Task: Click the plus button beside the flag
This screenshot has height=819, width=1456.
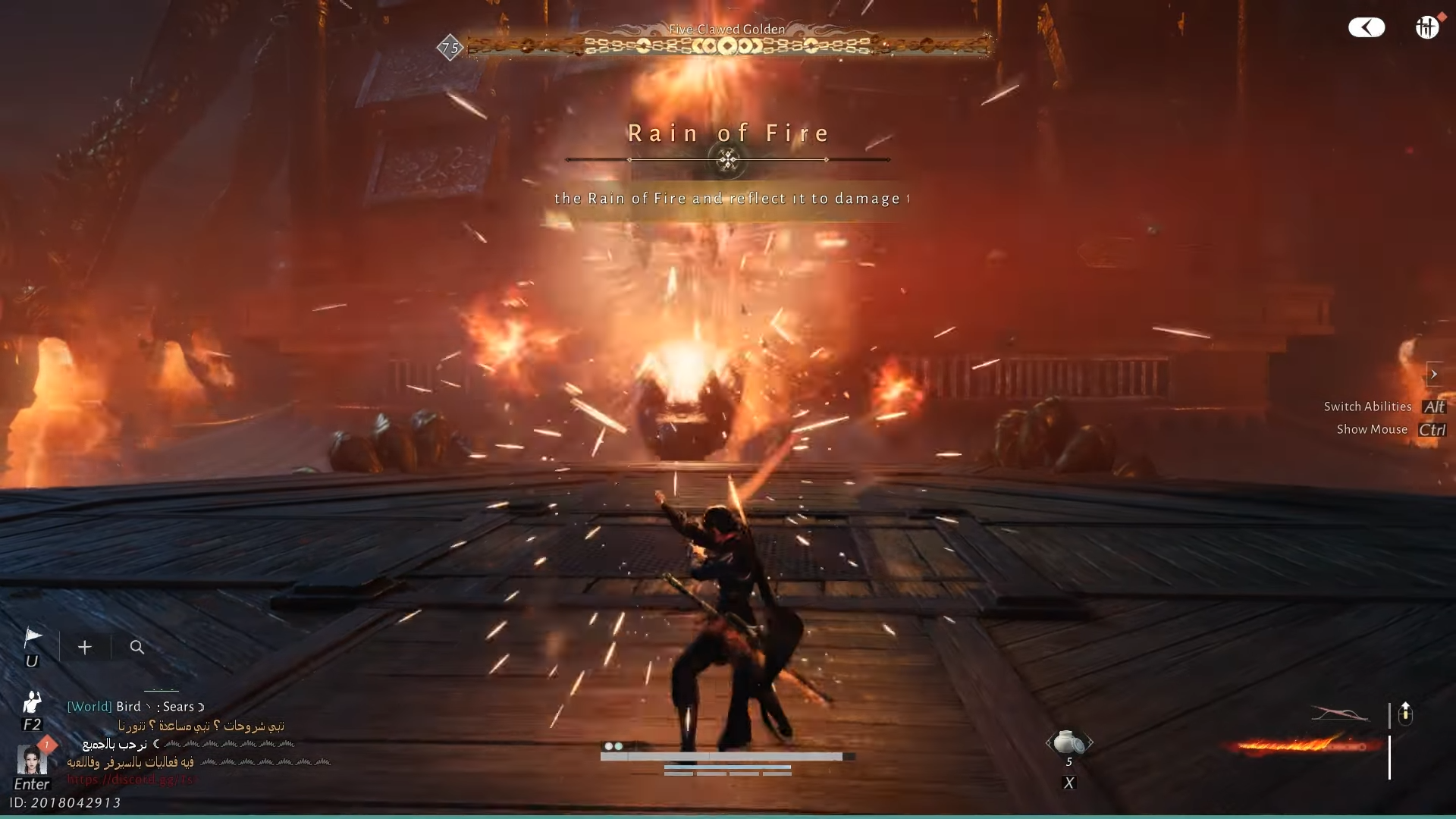Action: point(85,647)
